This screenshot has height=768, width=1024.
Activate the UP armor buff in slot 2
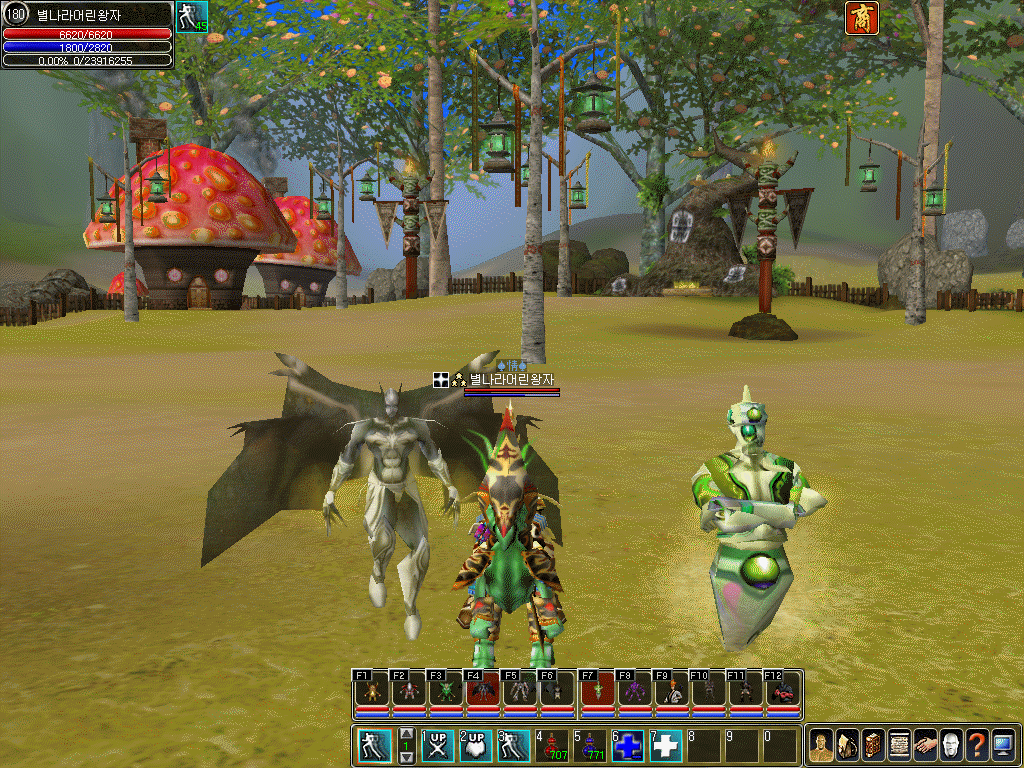476,746
